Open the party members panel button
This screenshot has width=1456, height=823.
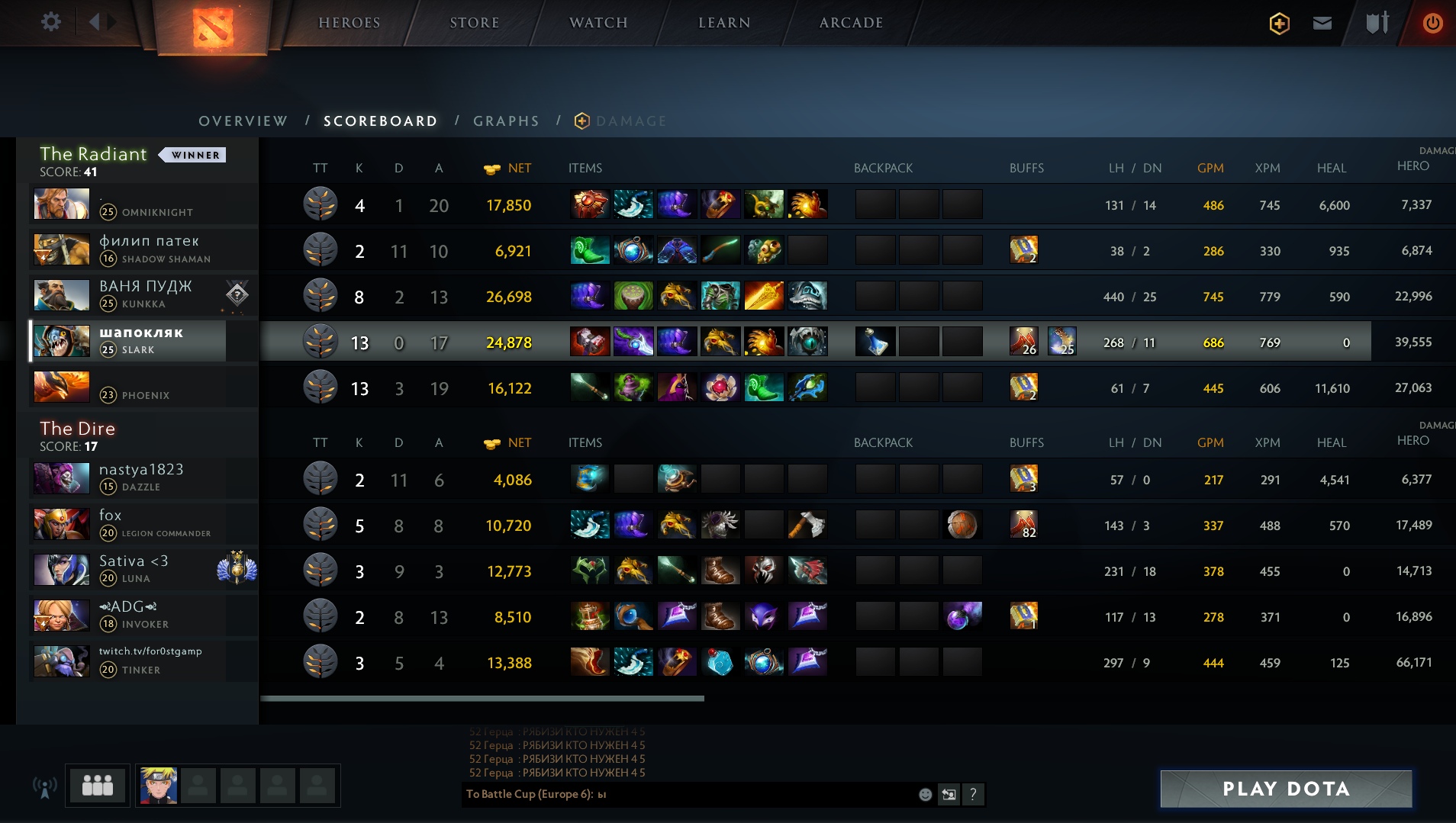[98, 786]
